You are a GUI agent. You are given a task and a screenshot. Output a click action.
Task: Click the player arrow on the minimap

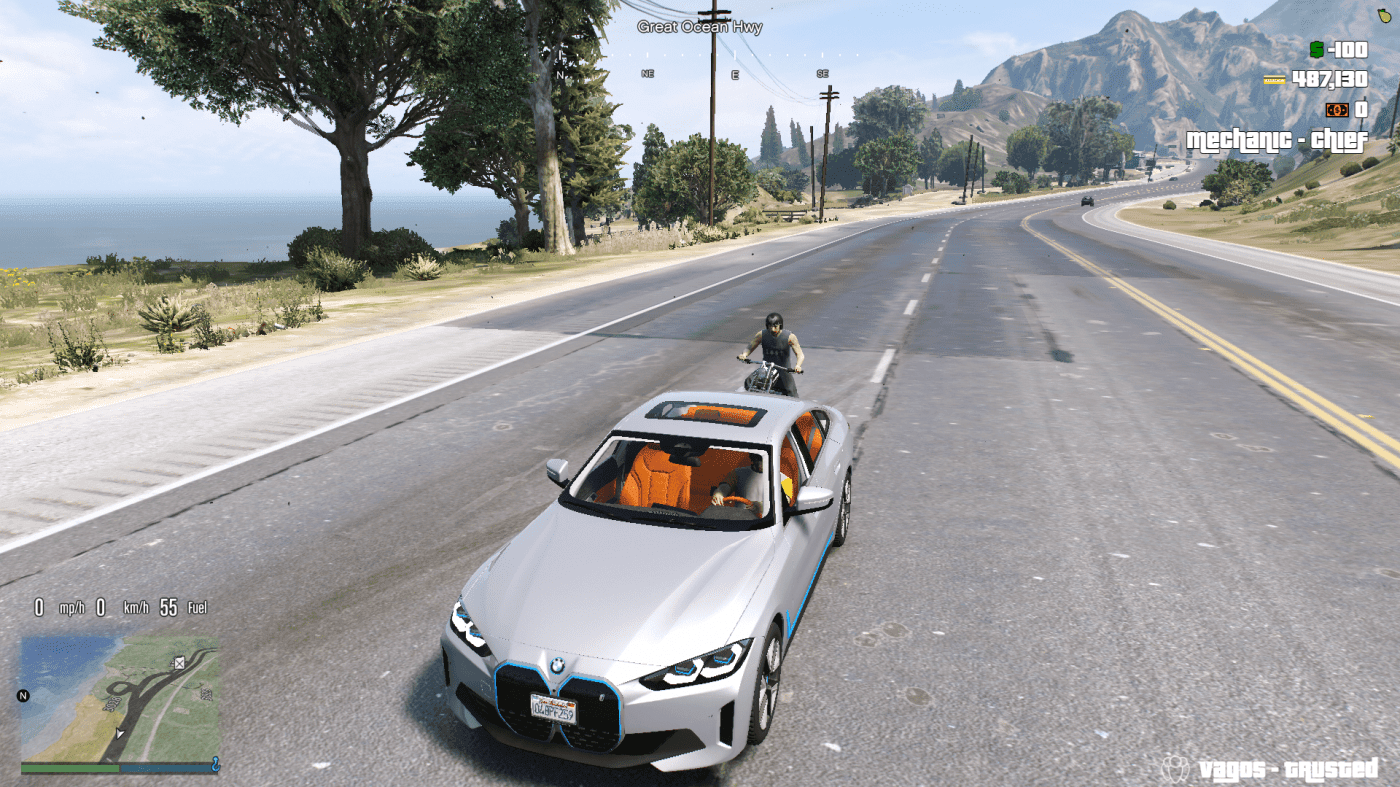(119, 733)
